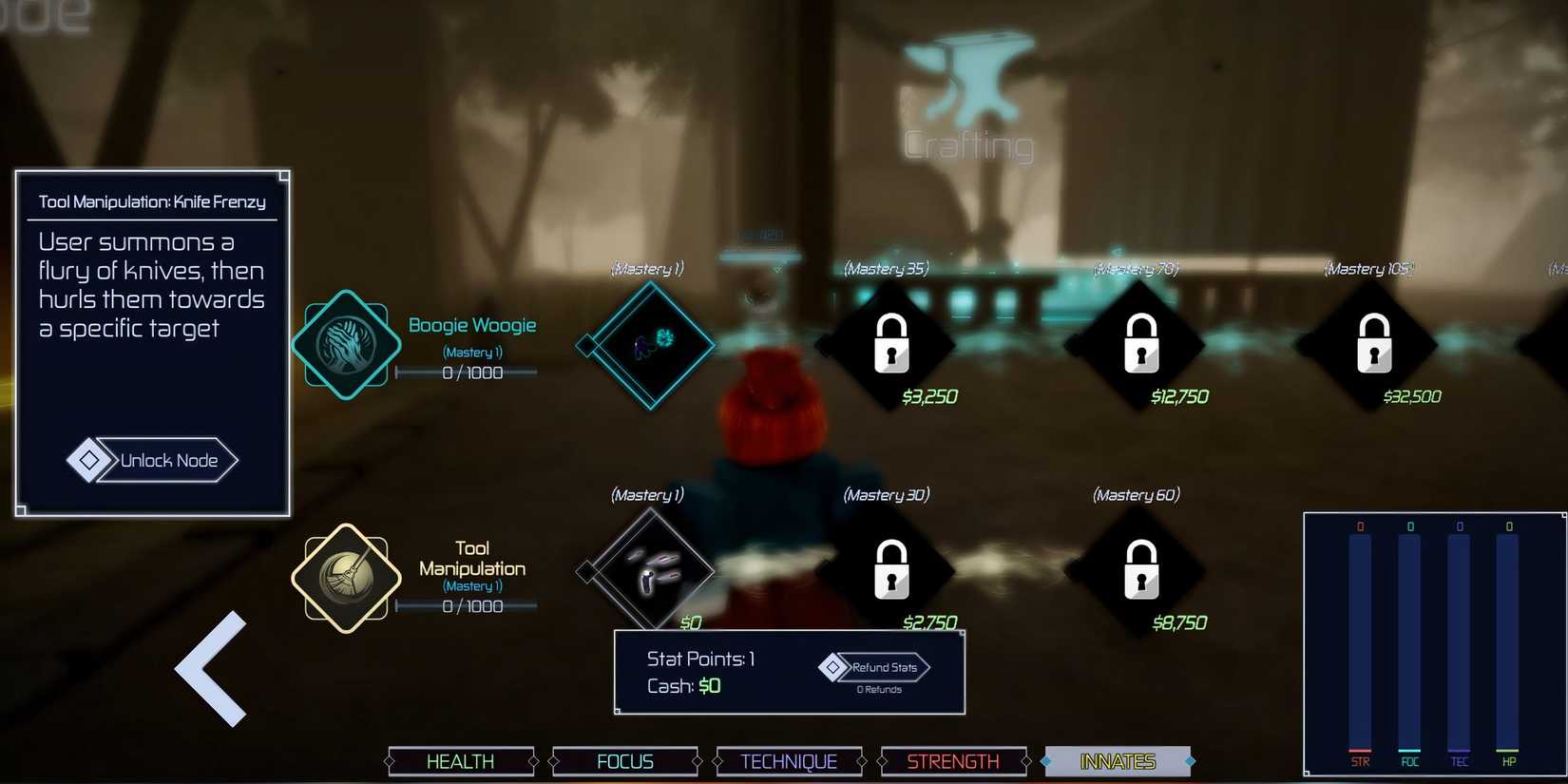Switch to the TECHNIQUE tab

(789, 760)
